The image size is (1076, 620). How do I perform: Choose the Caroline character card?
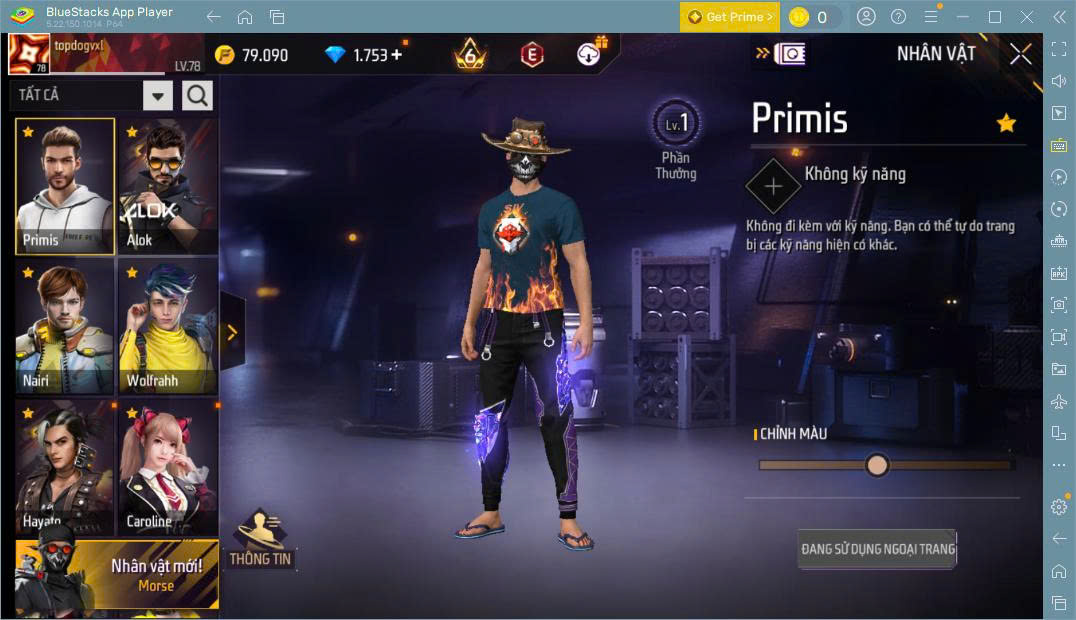pos(168,466)
